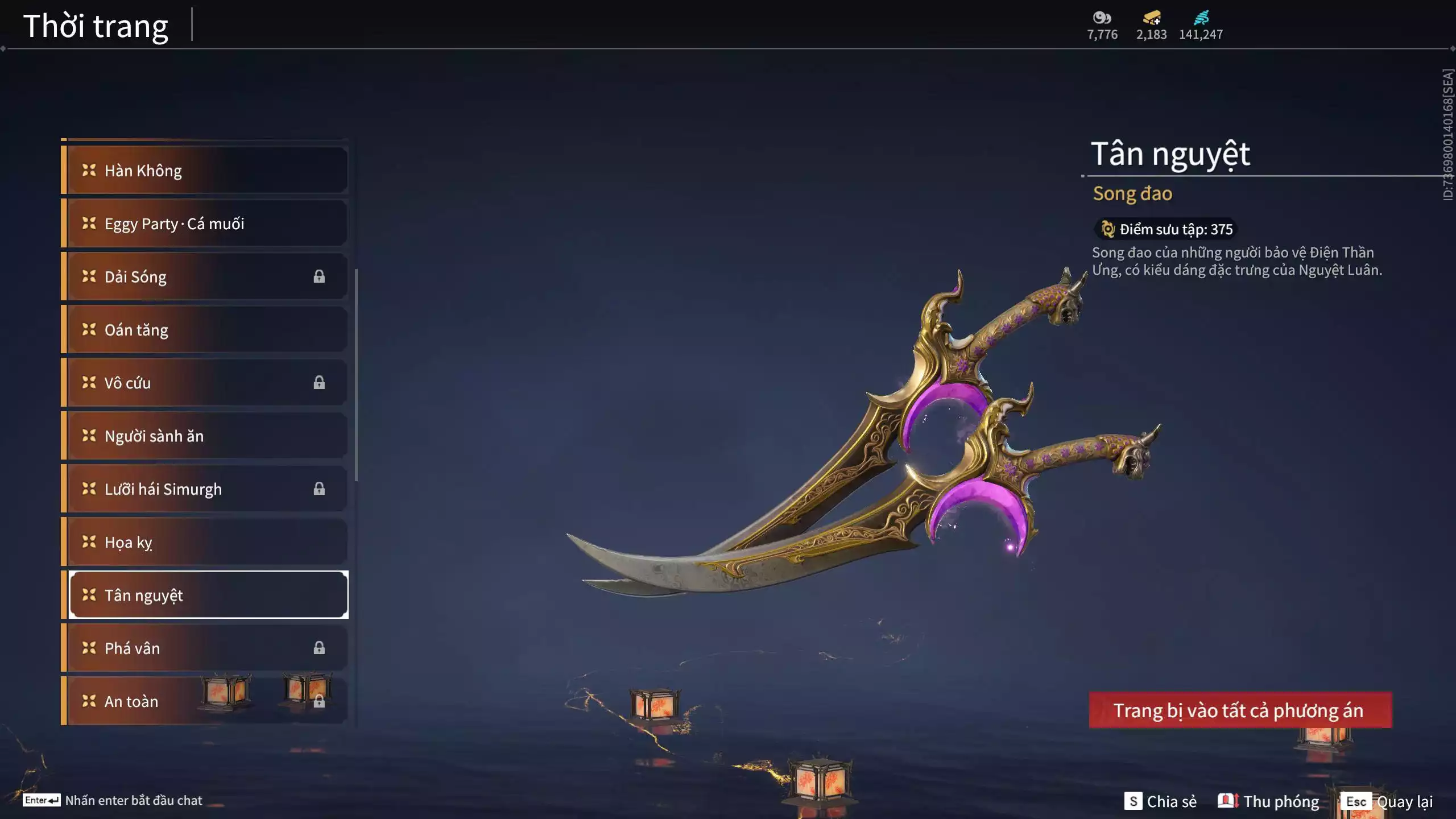The height and width of the screenshot is (819, 1456).
Task: Click the gold bar currency icon
Action: pyautogui.click(x=1152, y=18)
